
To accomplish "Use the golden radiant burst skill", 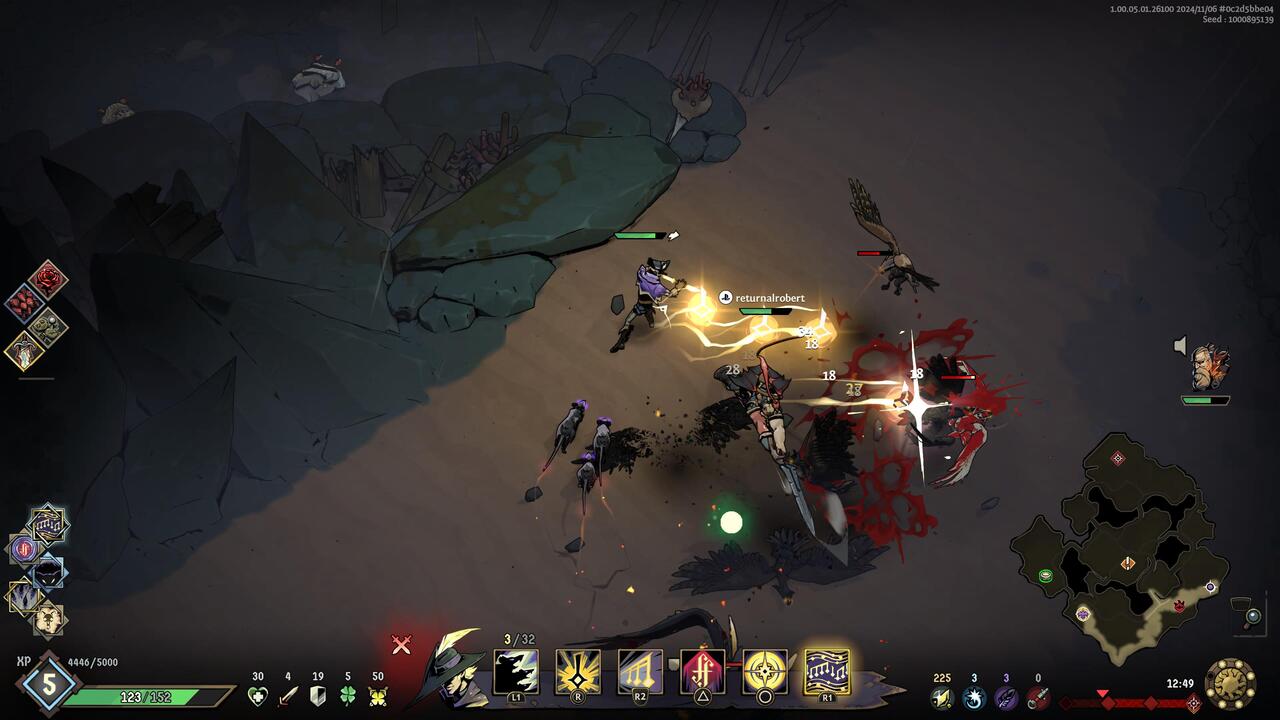I will (x=578, y=671).
